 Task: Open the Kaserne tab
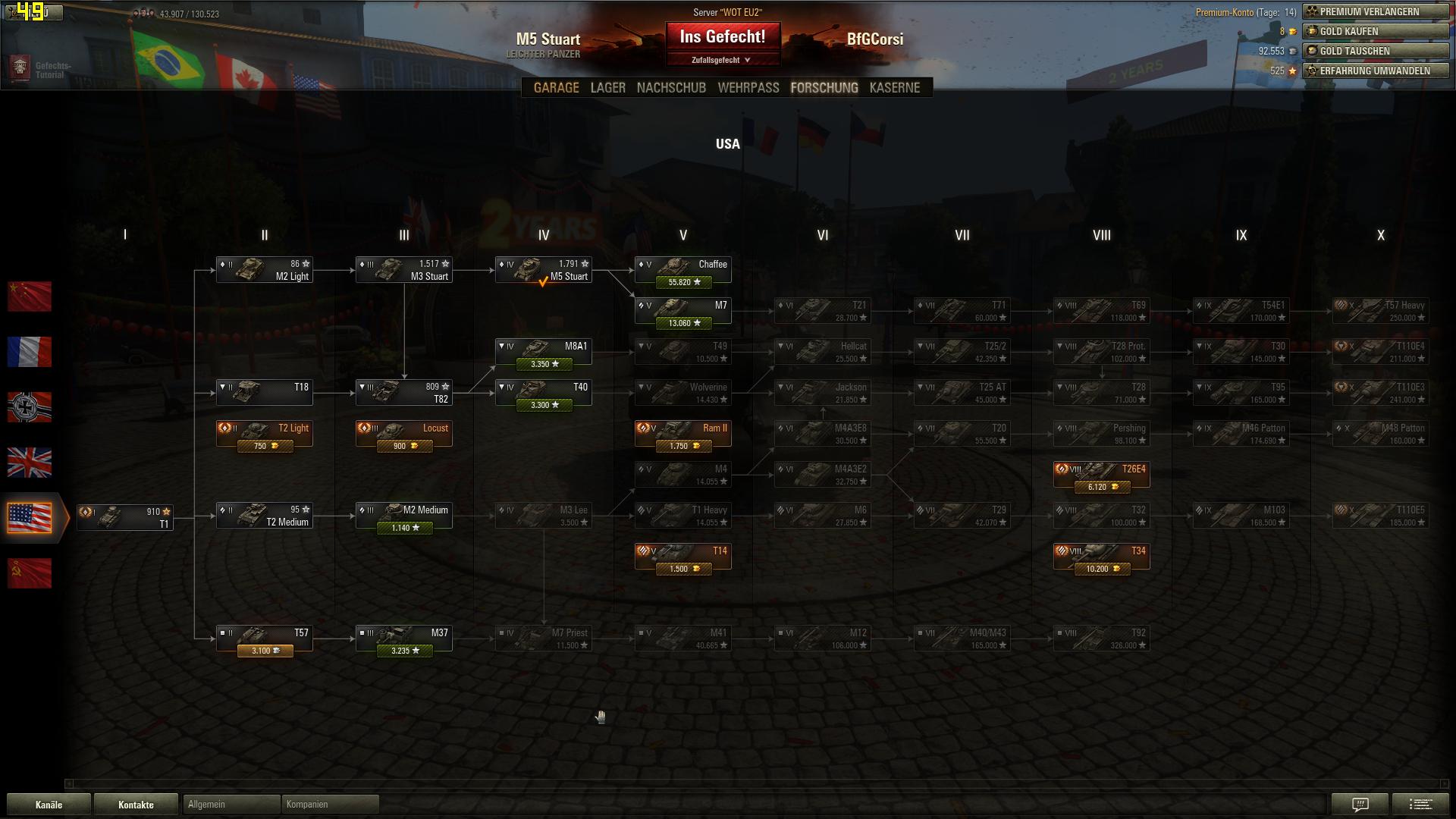pyautogui.click(x=894, y=88)
